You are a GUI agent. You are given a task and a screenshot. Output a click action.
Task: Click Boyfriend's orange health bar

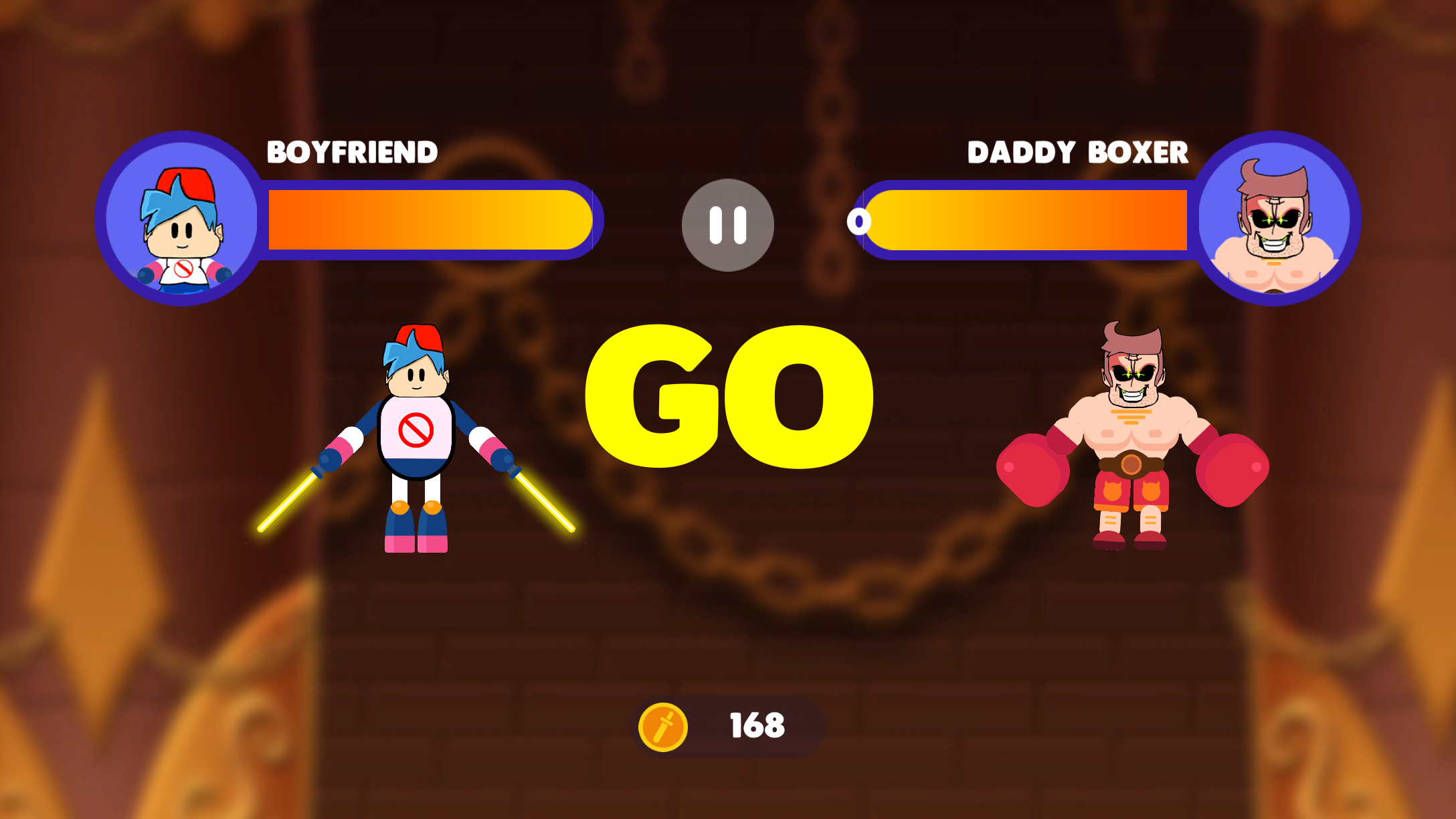(x=428, y=222)
